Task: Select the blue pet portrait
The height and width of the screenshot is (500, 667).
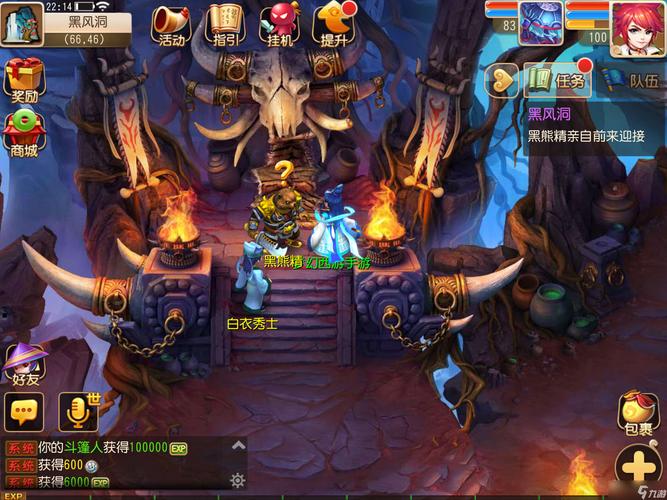Action: [x=540, y=24]
